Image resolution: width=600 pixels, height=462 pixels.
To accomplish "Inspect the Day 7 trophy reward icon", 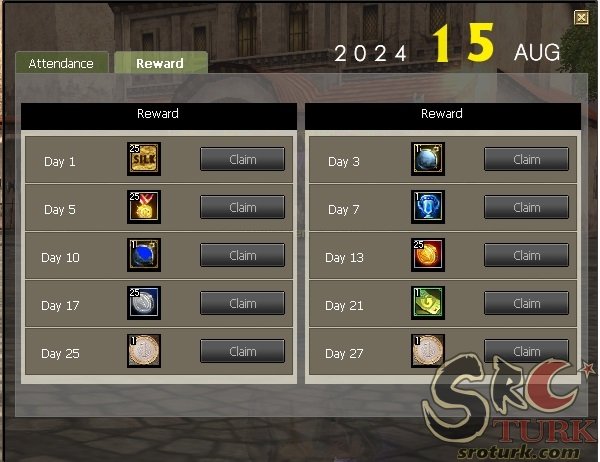I will (428, 207).
